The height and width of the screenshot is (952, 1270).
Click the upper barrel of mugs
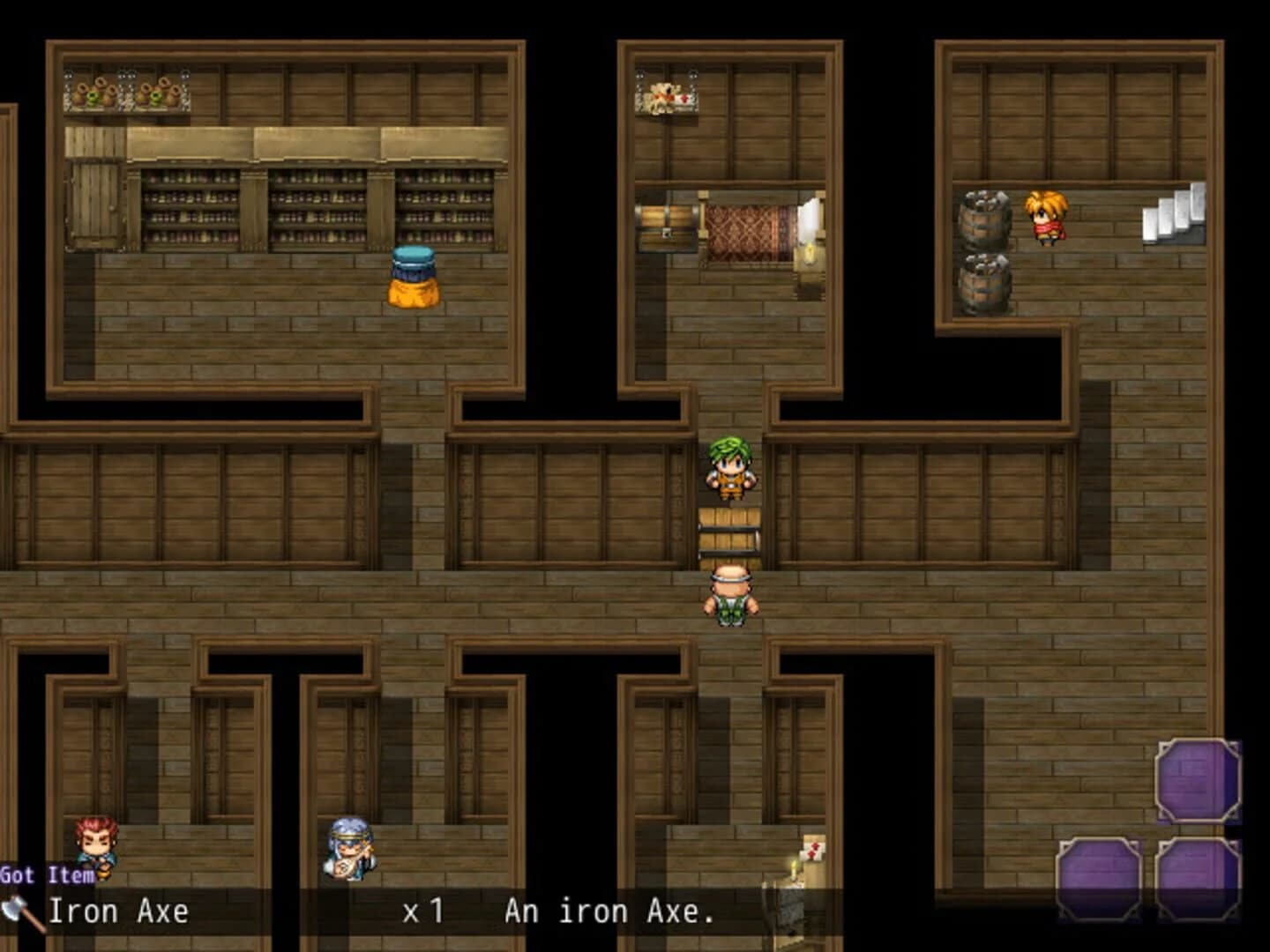(982, 217)
